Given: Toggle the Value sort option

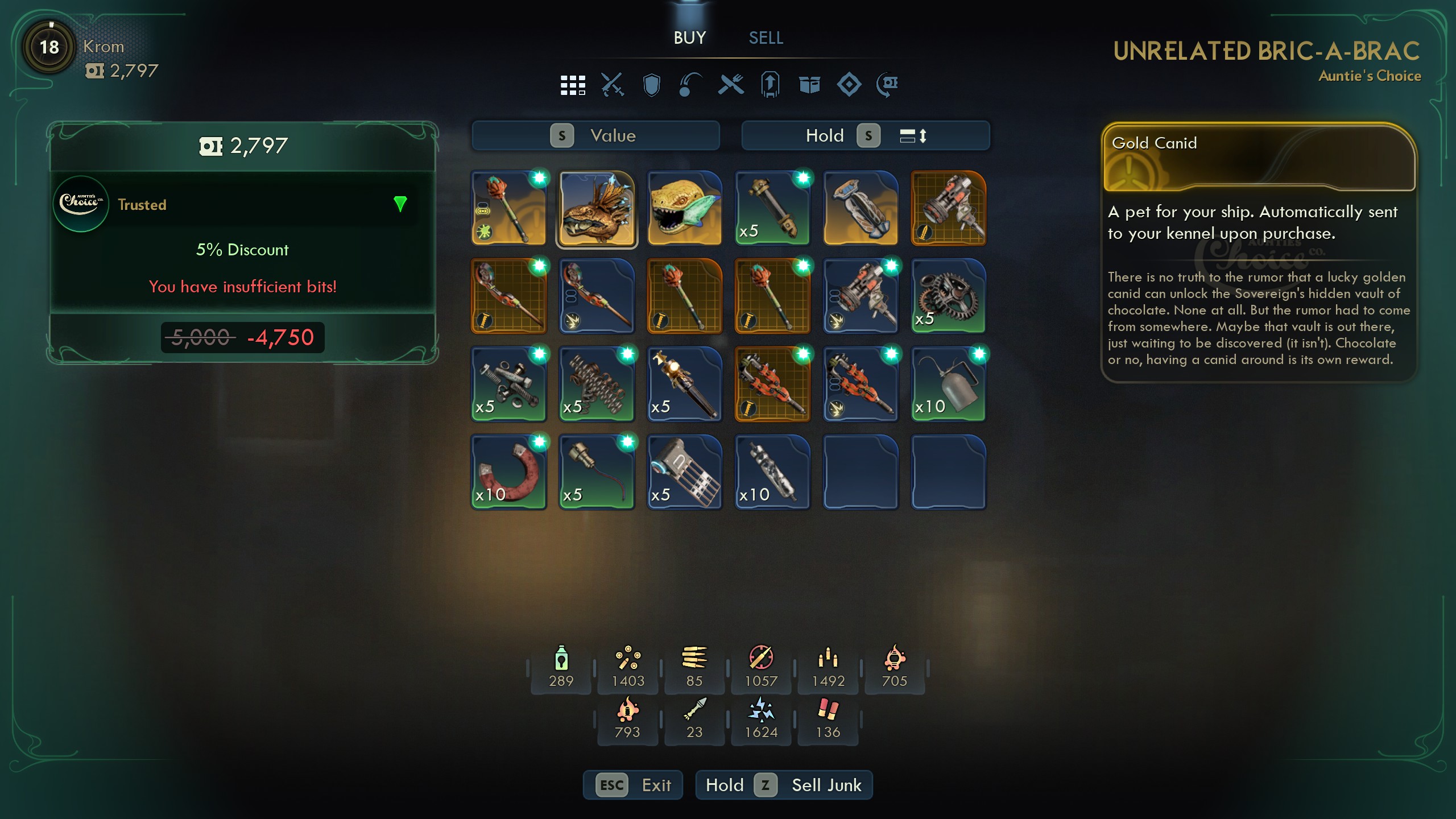Looking at the screenshot, I should [595, 135].
